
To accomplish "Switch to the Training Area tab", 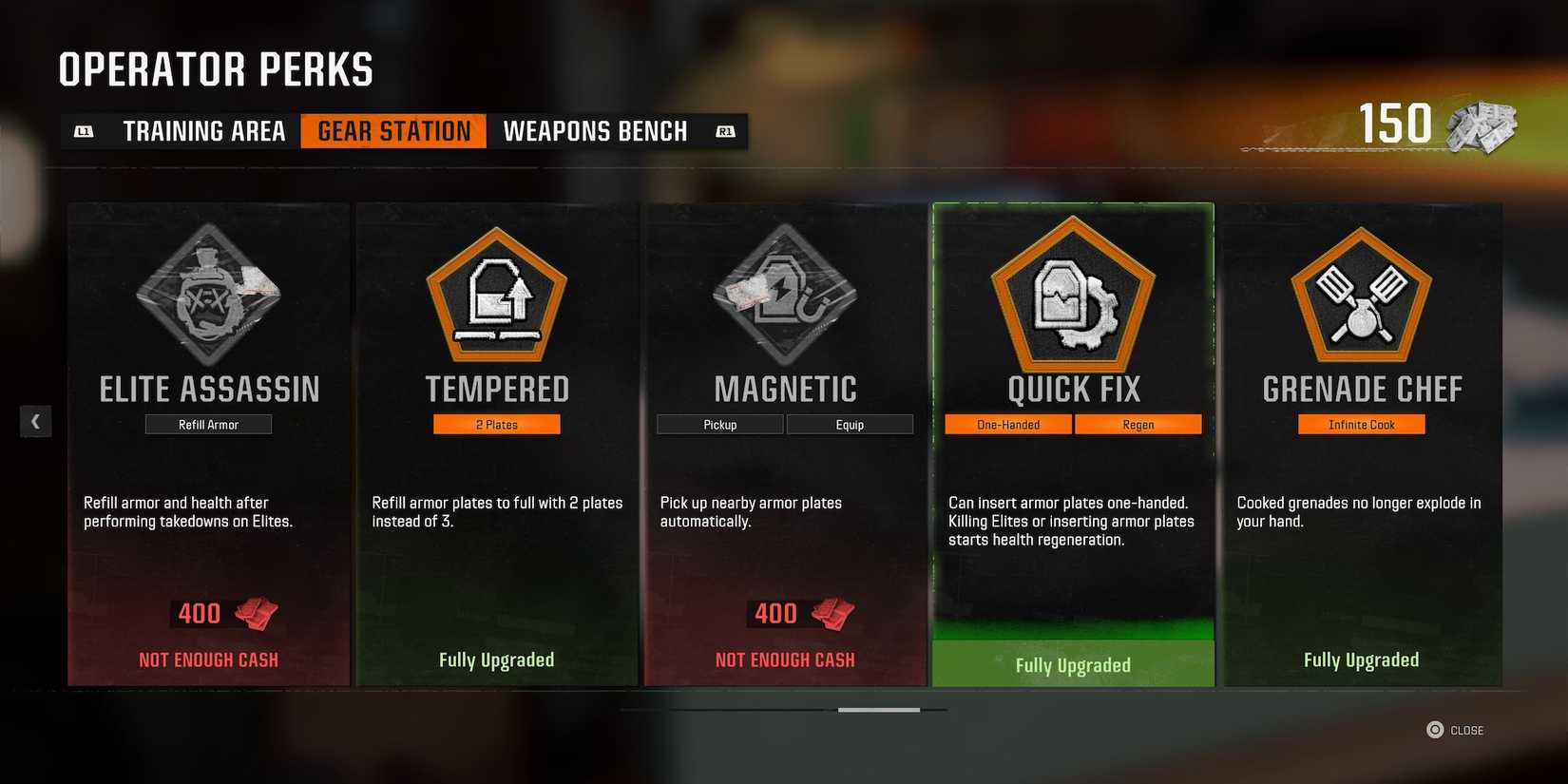I will coord(203,130).
